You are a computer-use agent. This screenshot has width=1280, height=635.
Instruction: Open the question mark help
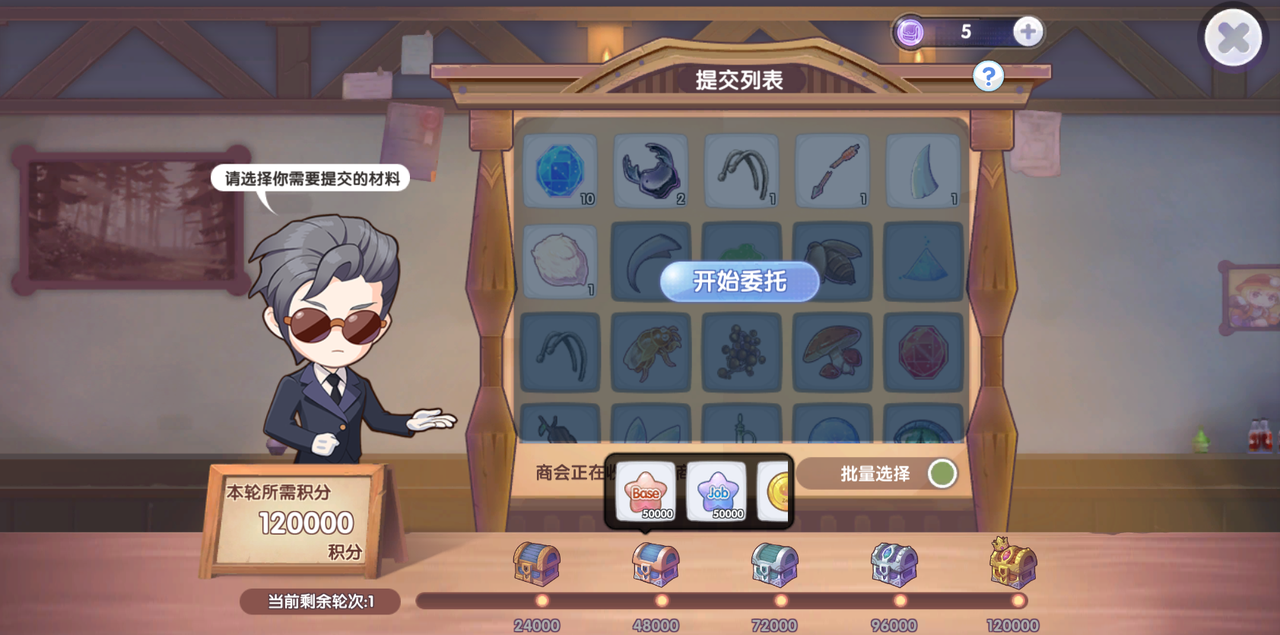click(988, 75)
